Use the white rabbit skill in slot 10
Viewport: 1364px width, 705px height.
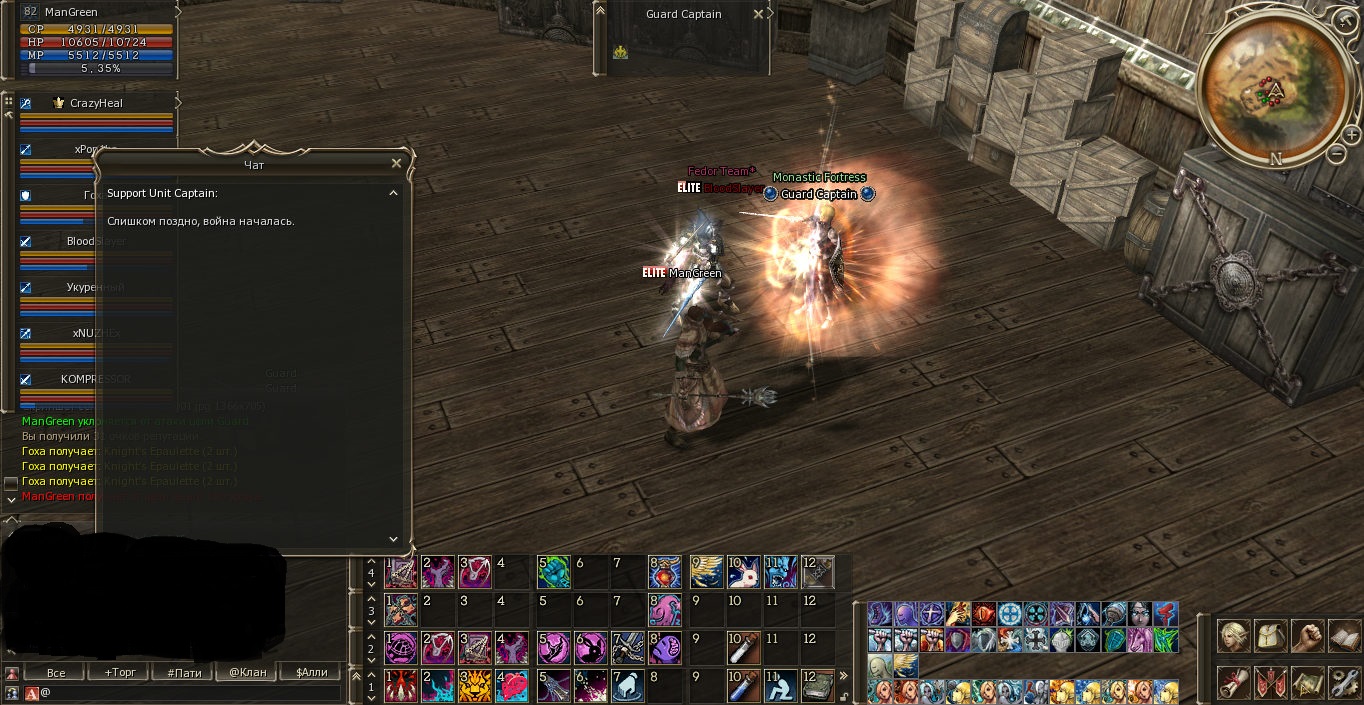pos(743,572)
